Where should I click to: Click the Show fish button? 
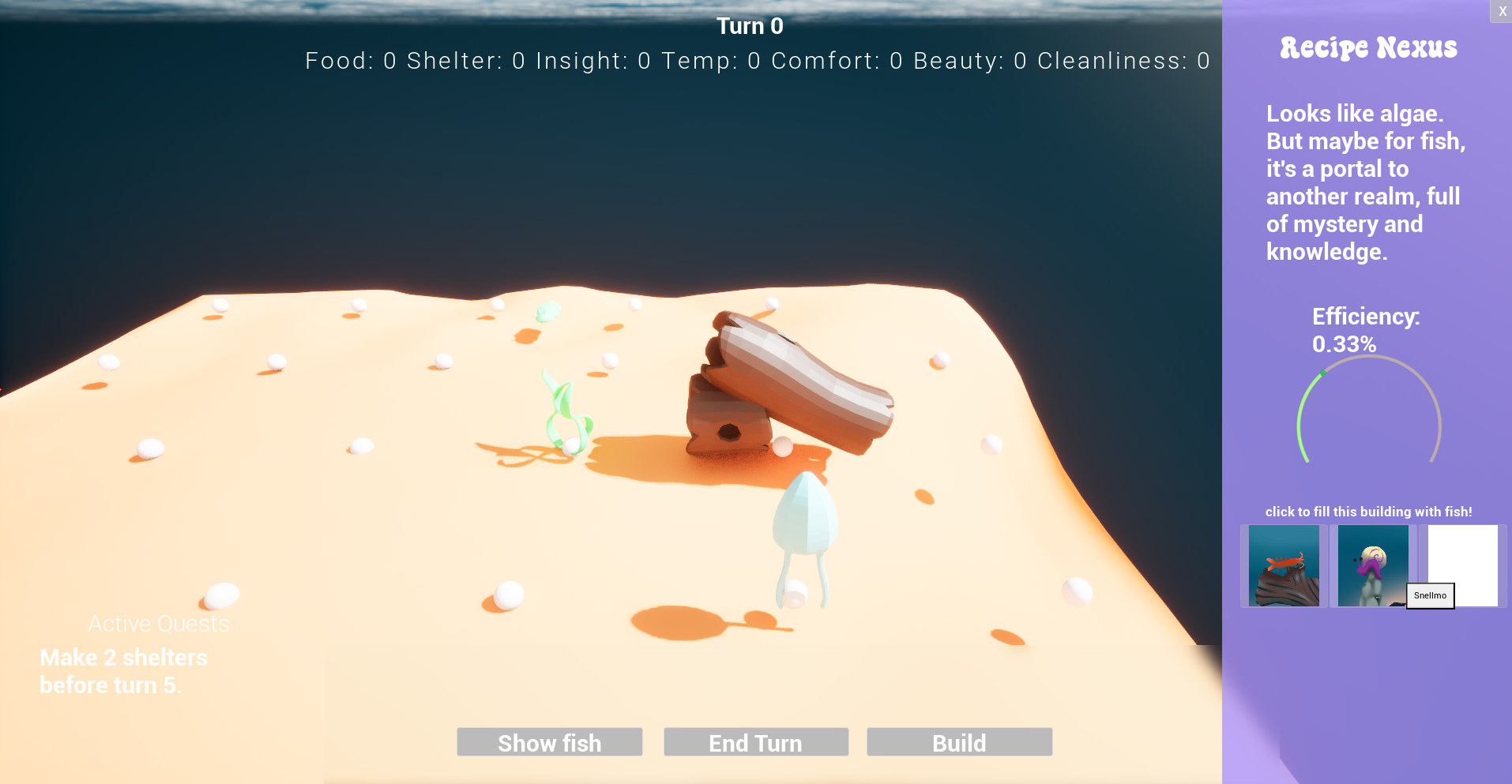(549, 742)
